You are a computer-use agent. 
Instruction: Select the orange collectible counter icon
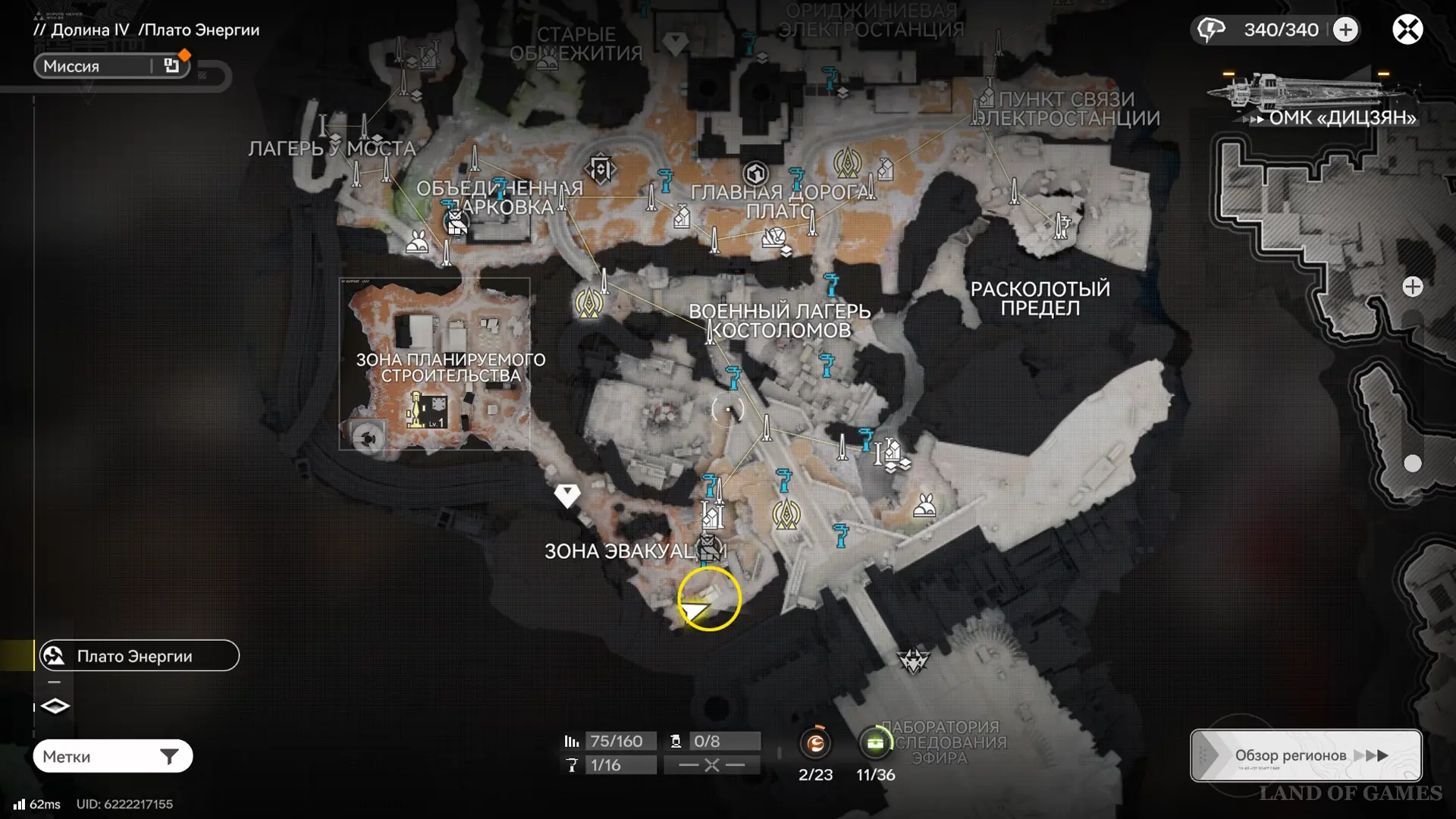pos(816,743)
